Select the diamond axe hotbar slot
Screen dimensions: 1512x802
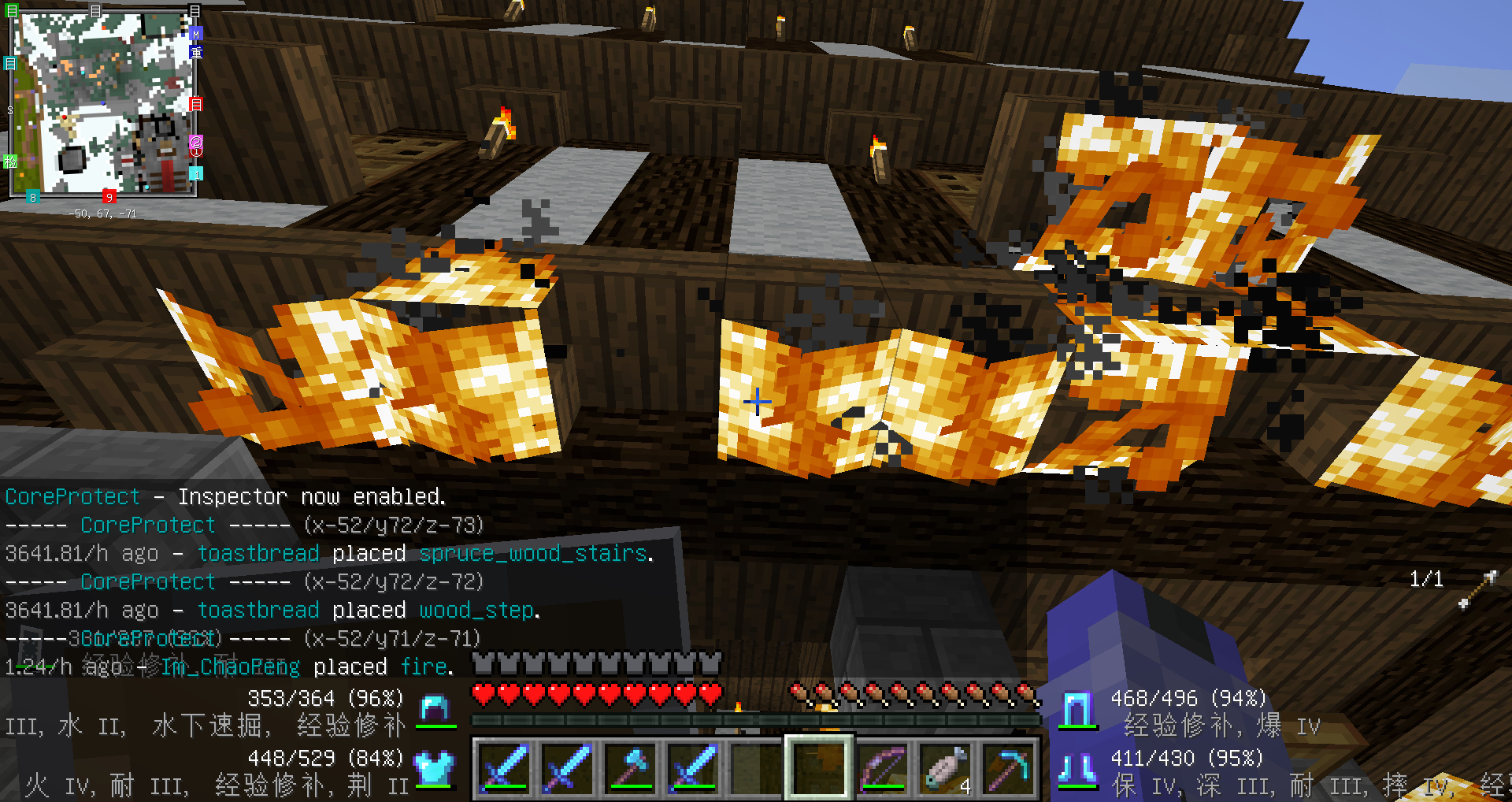point(629,767)
